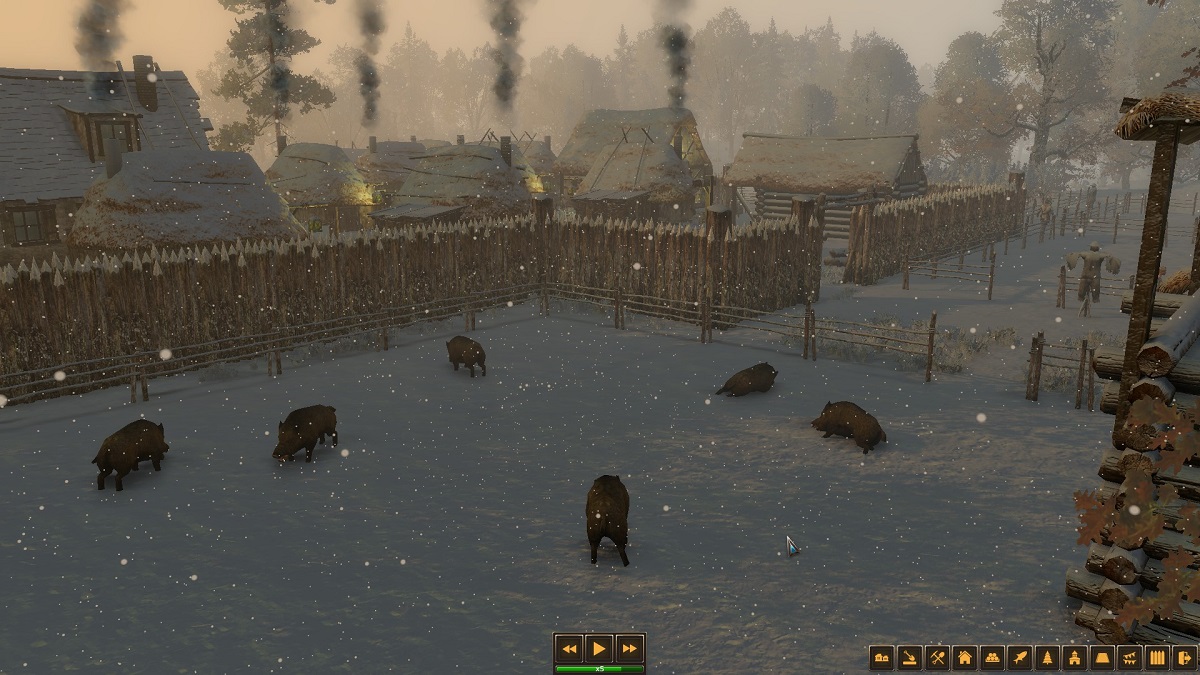Slow down the game speed
This screenshot has width=1200, height=675.
[569, 647]
